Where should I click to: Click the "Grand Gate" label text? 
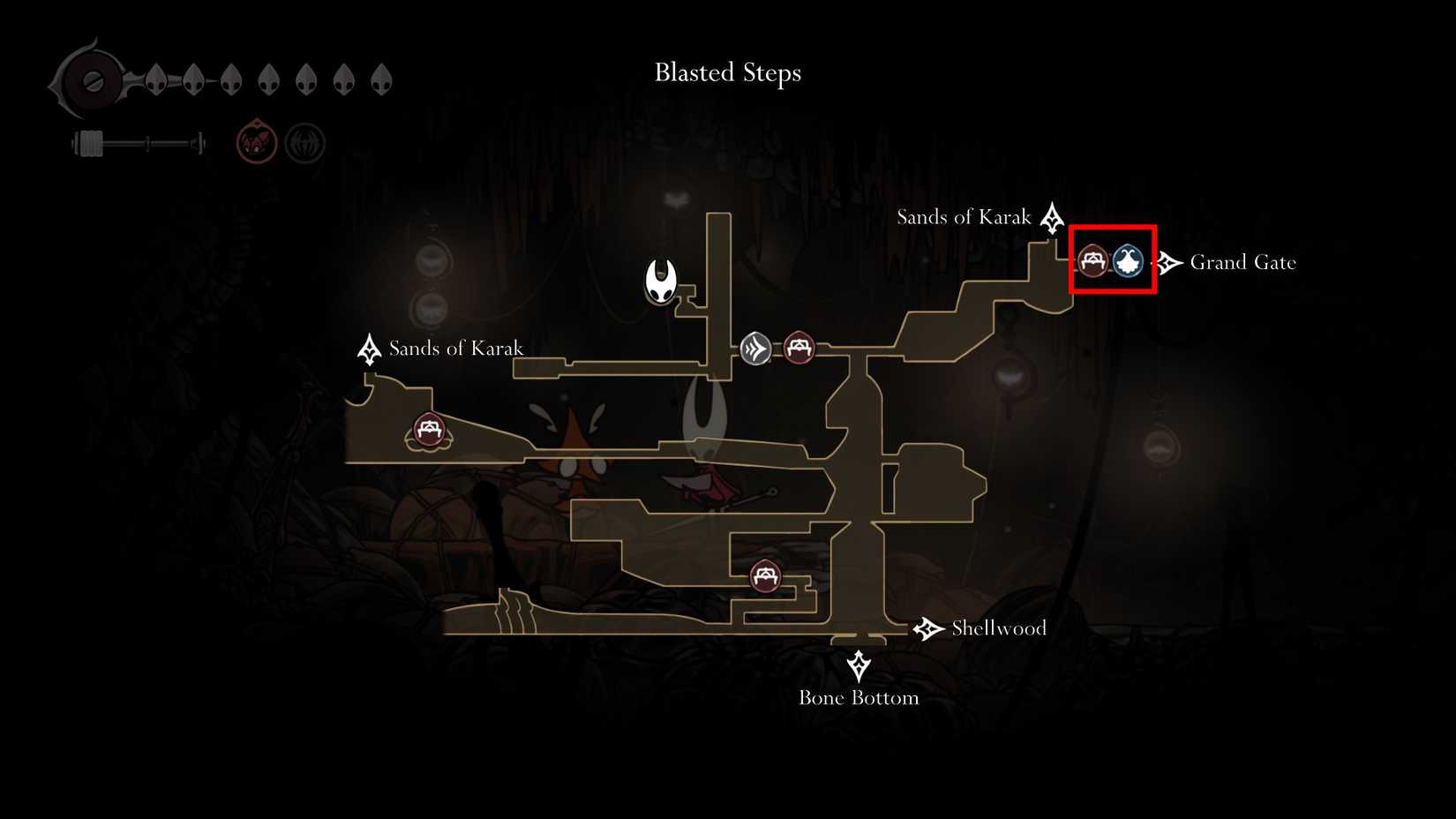(x=1243, y=262)
